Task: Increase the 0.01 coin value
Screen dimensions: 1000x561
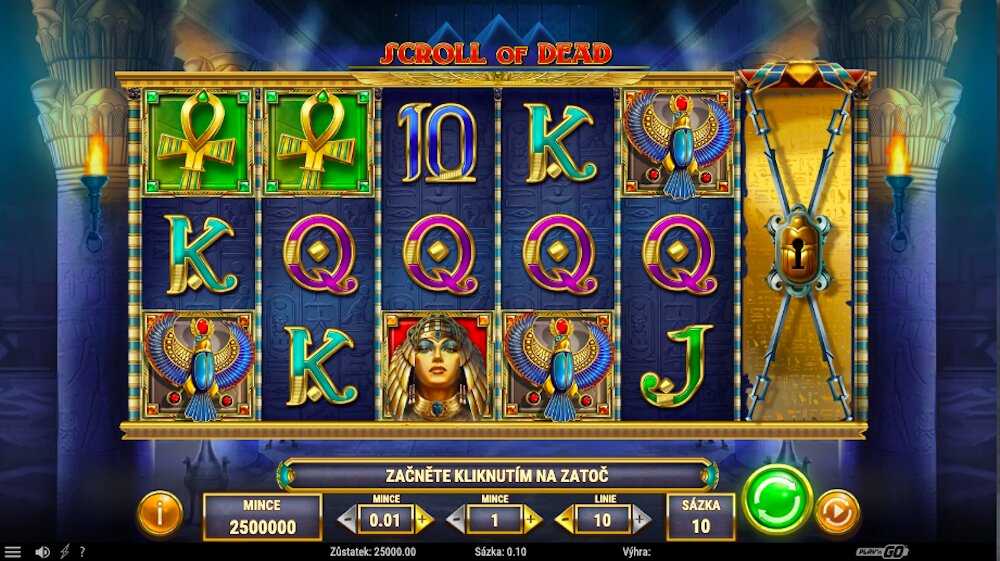Action: click(x=423, y=519)
